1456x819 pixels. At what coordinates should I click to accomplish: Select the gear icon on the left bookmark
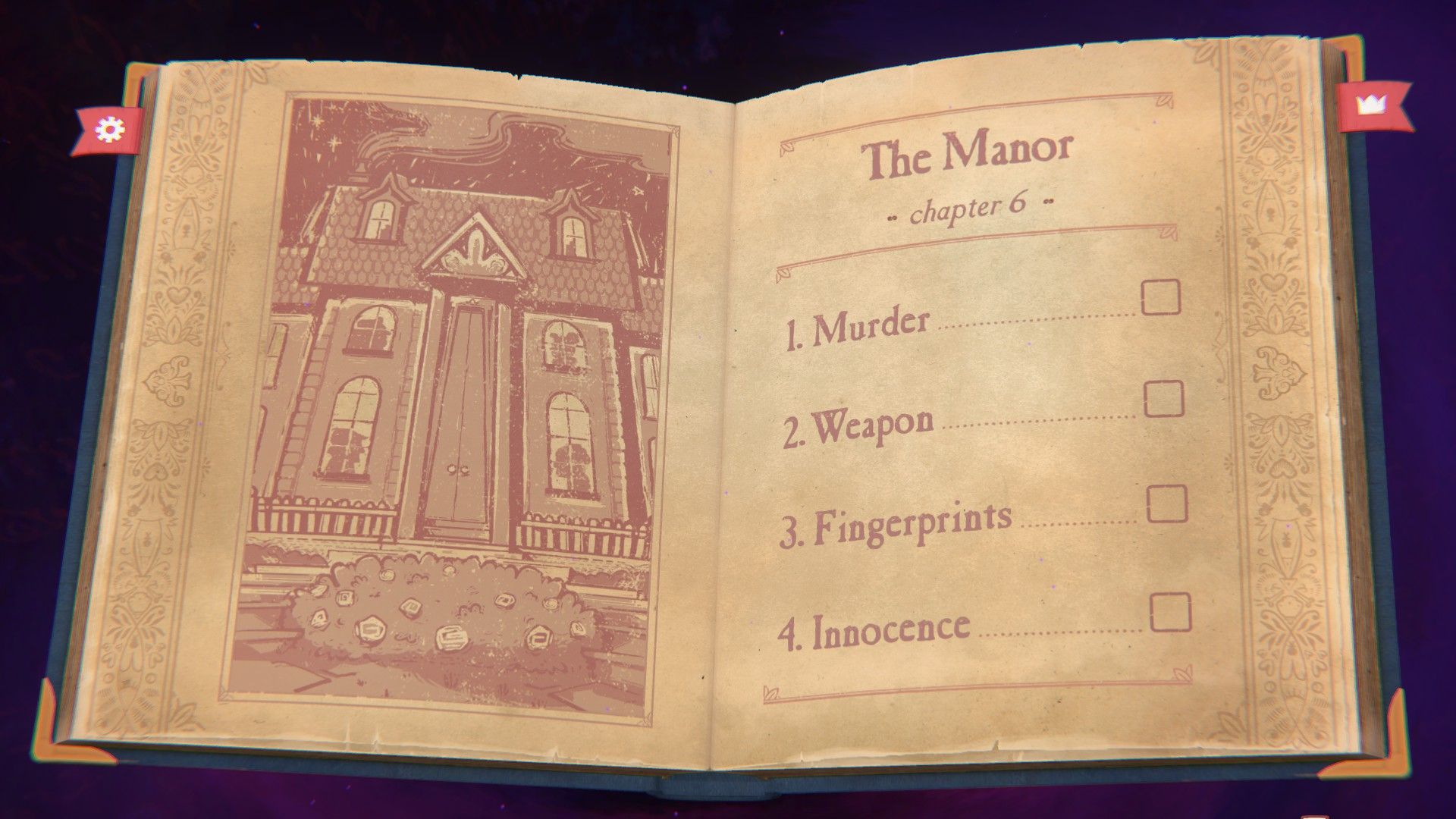(x=108, y=130)
